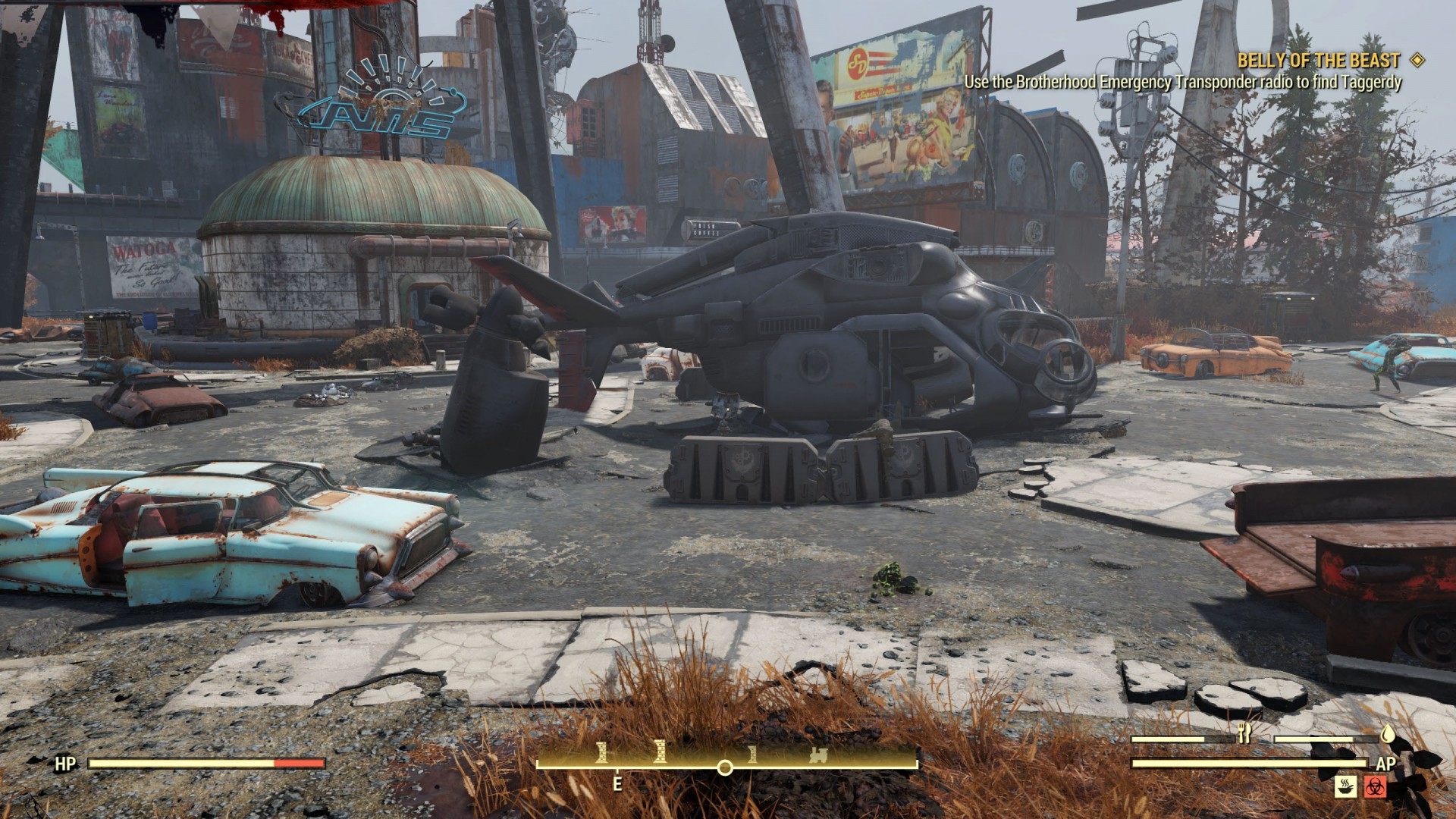Click the quest diamond marker beside the title
The height and width of the screenshot is (819, 1456).
pos(1416,60)
